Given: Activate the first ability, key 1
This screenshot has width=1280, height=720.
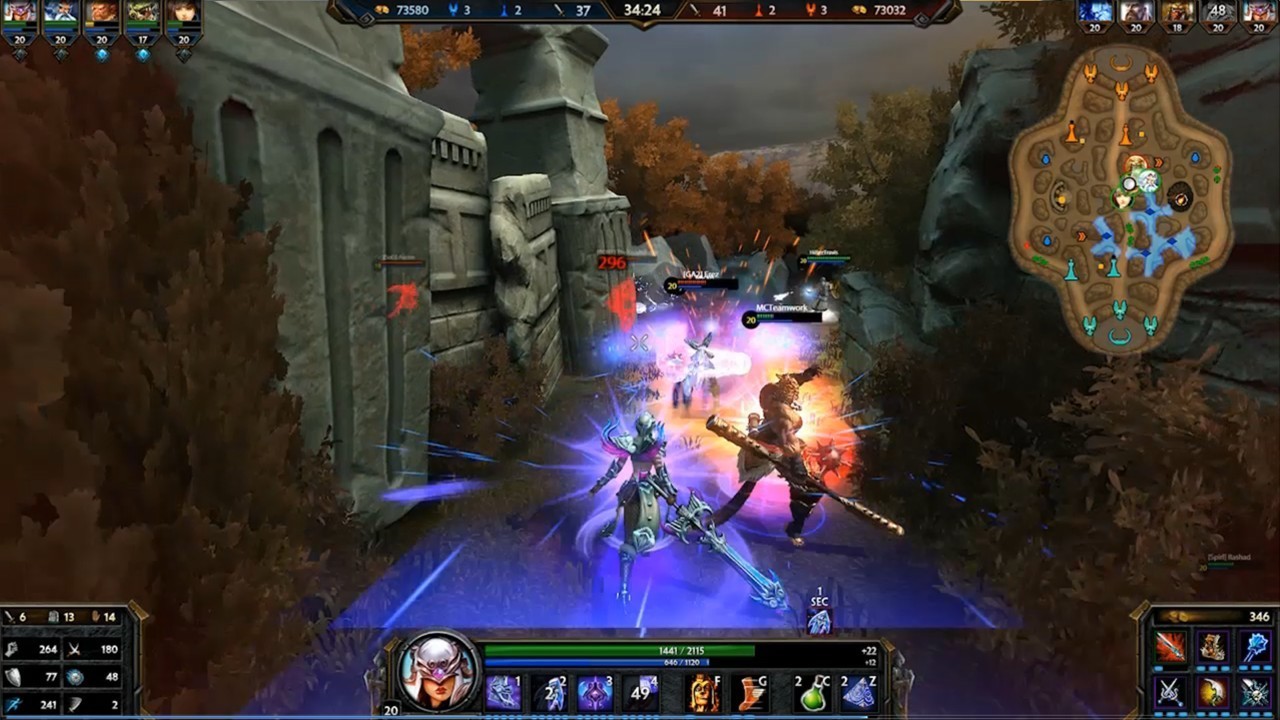Looking at the screenshot, I should pos(502,692).
